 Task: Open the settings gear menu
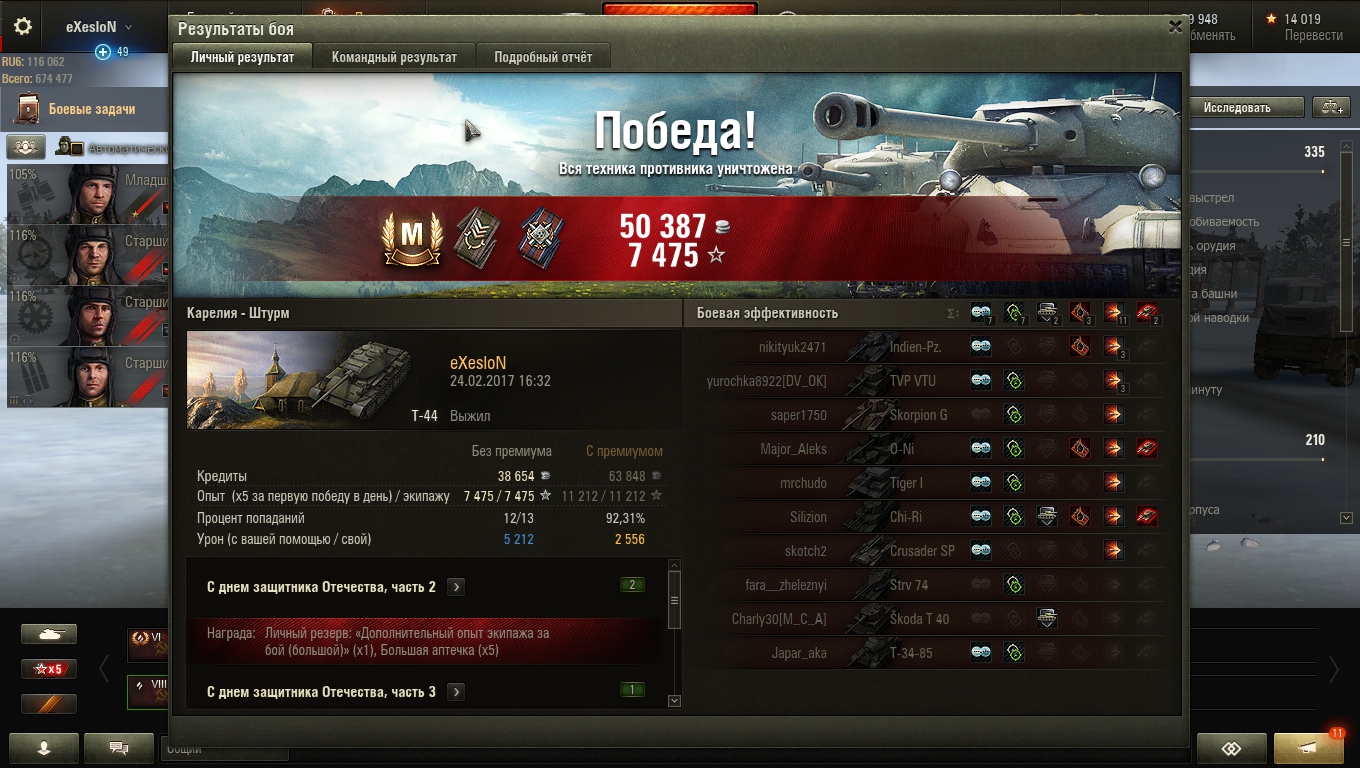(x=22, y=27)
